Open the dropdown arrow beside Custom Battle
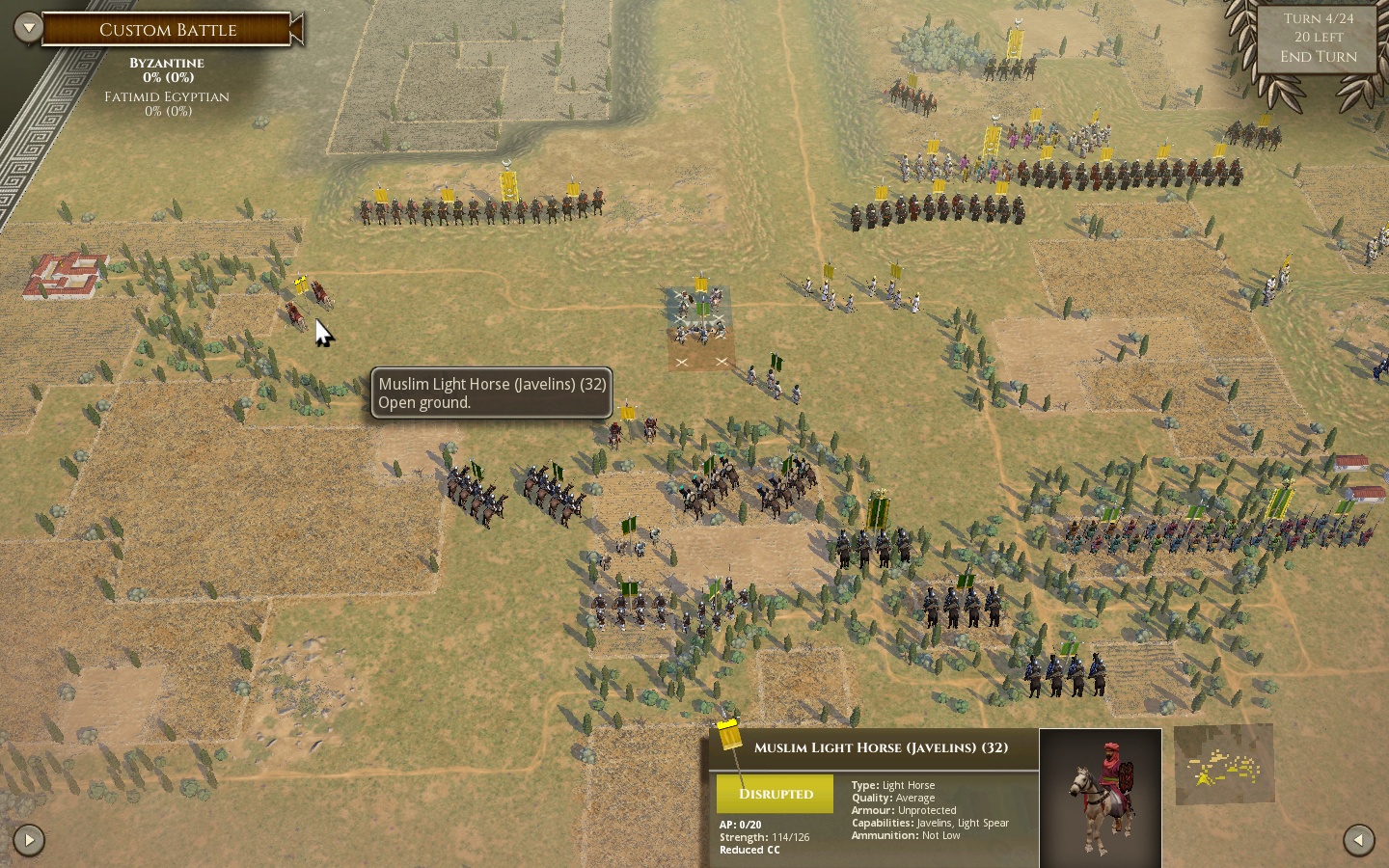This screenshot has height=868, width=1389. 28,28
